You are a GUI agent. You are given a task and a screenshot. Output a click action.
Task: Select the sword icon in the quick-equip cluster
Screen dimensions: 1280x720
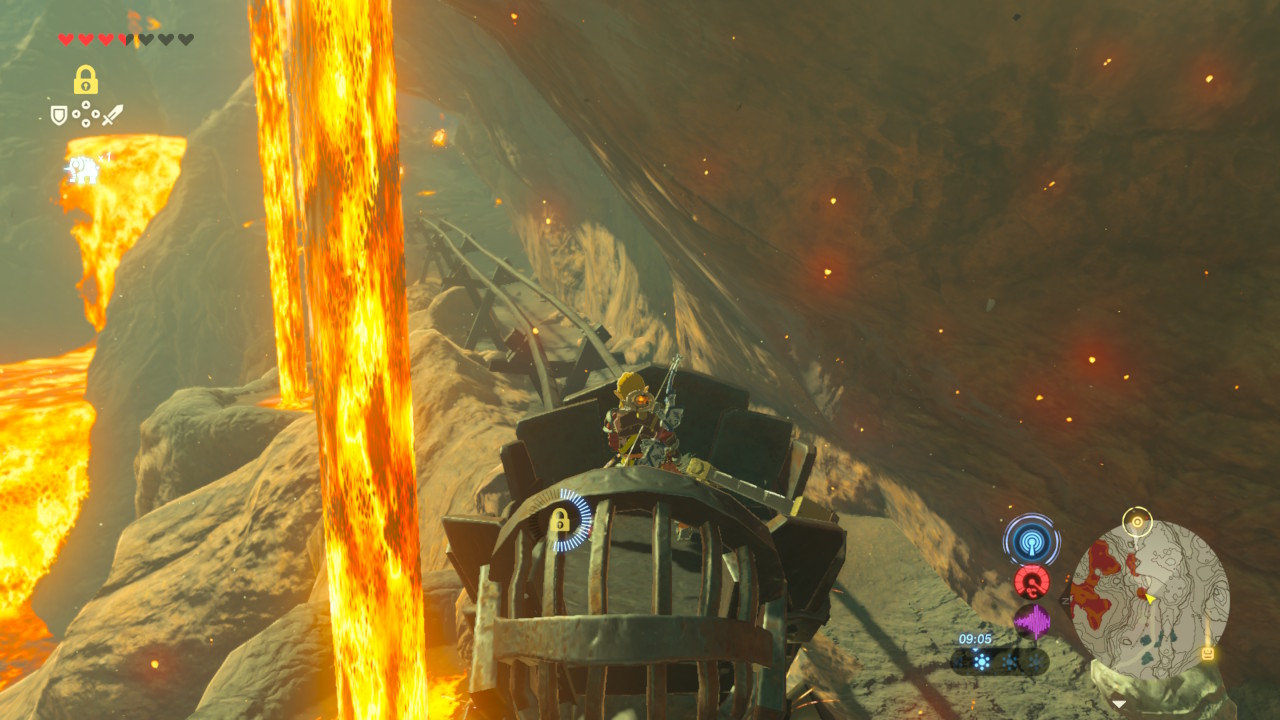(112, 115)
